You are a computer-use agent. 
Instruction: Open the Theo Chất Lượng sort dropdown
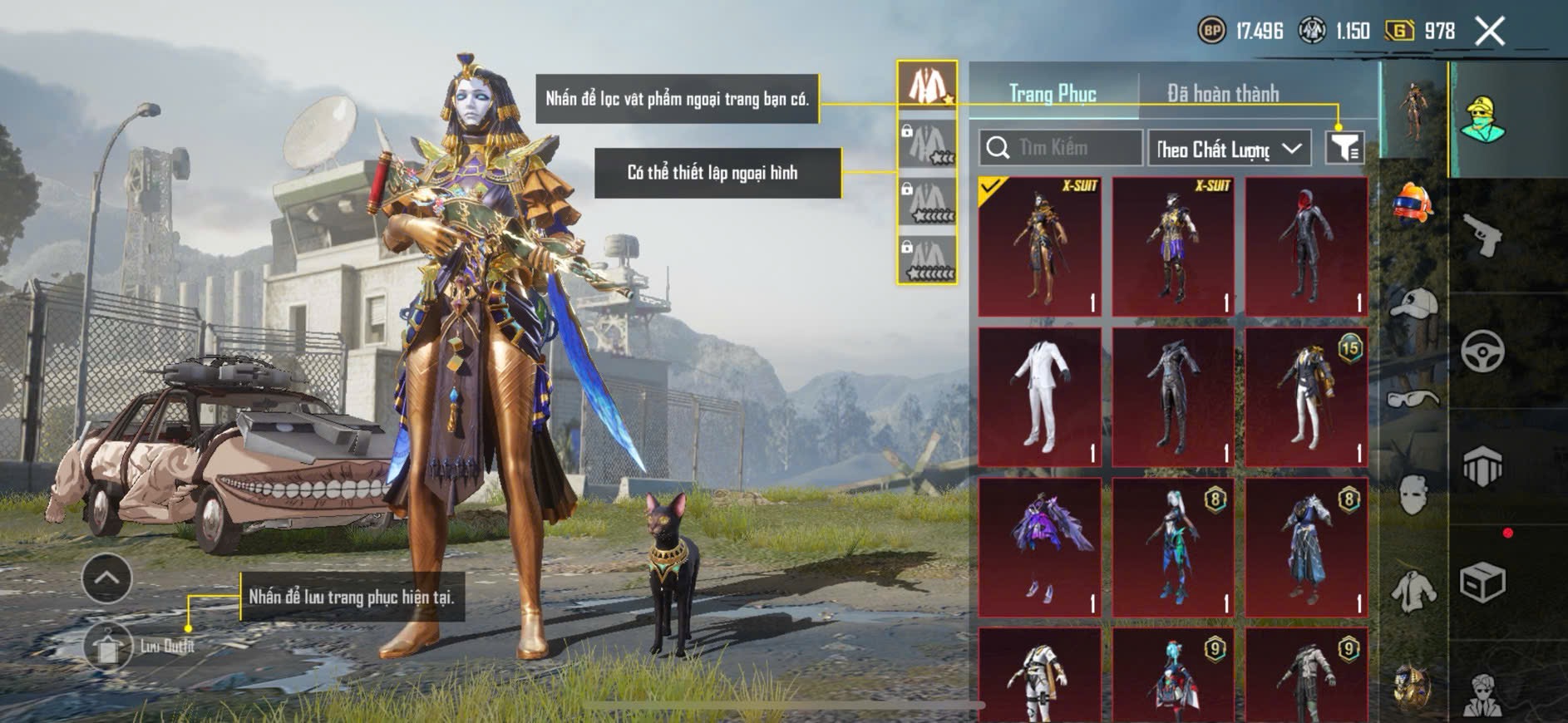(x=1228, y=149)
